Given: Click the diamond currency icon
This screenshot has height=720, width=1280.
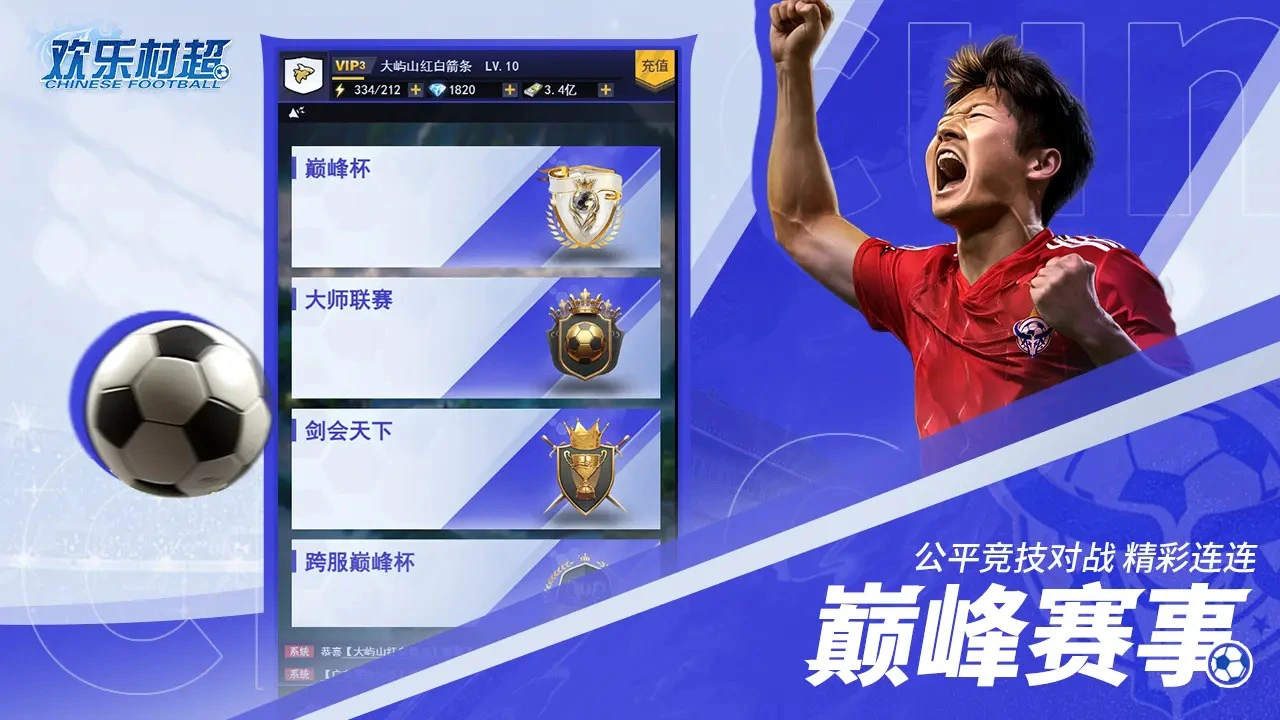Looking at the screenshot, I should pyautogui.click(x=438, y=91).
